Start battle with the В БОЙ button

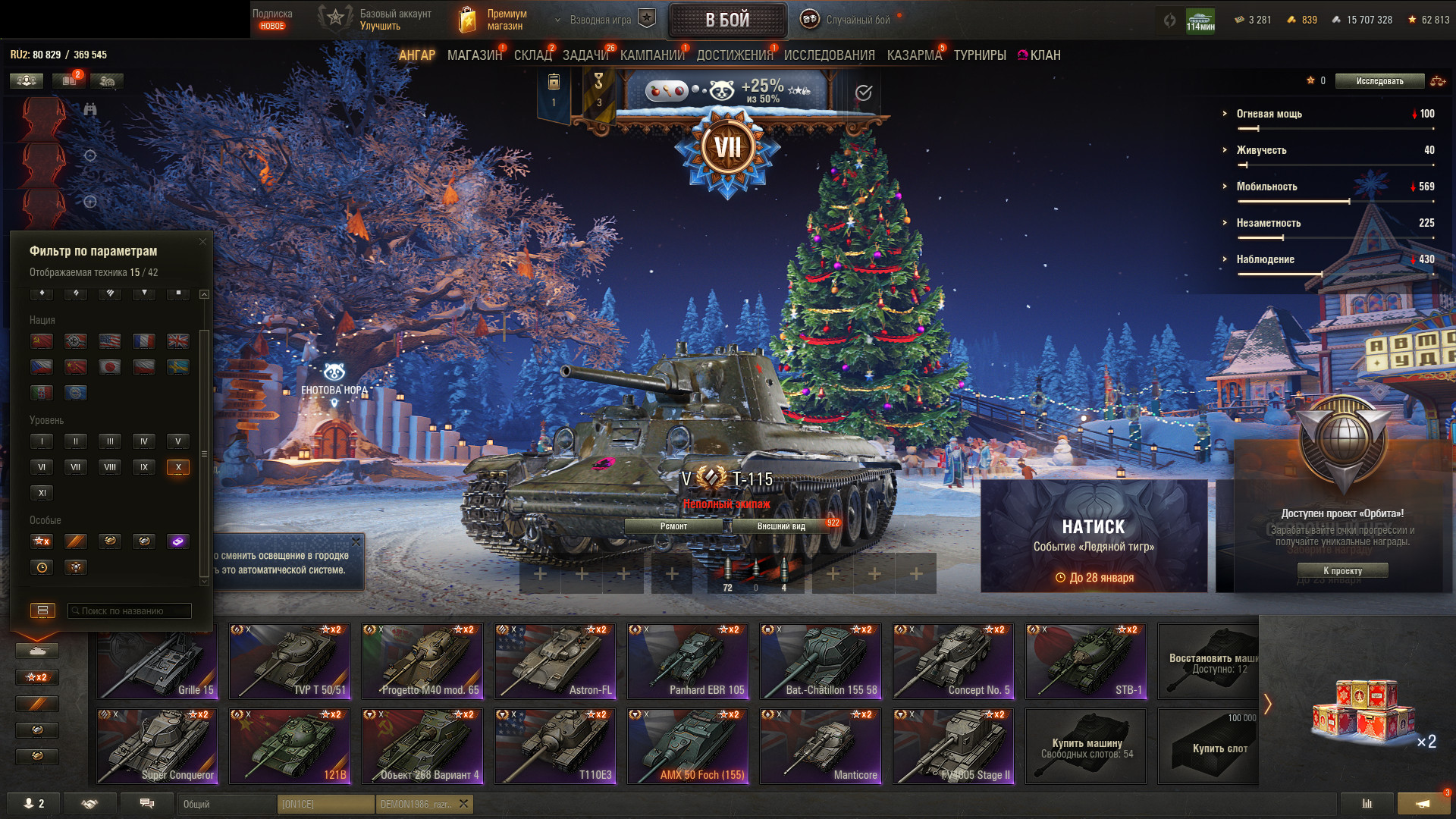[727, 20]
